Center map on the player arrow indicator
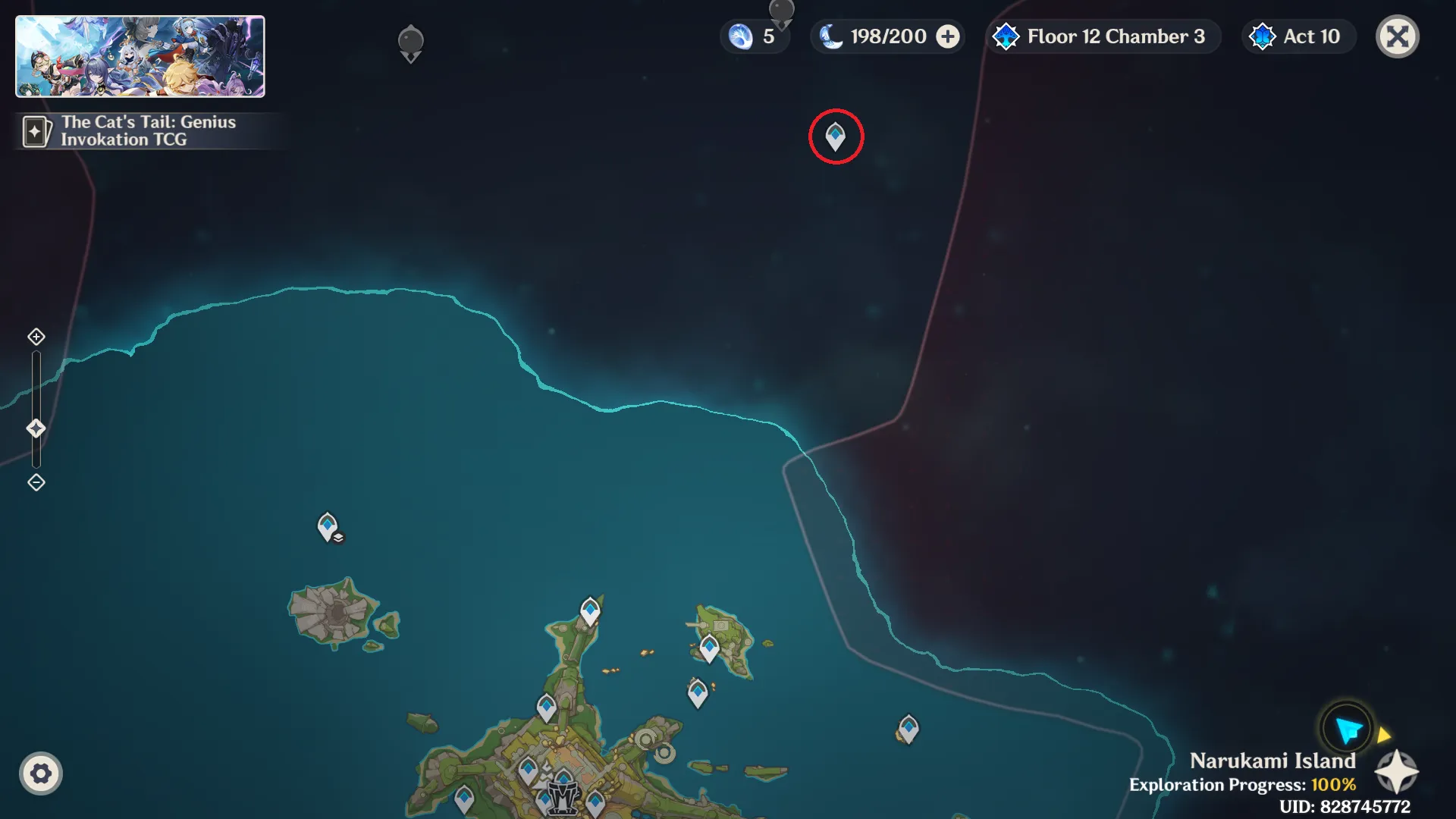Image resolution: width=1456 pixels, height=819 pixels. [1348, 730]
